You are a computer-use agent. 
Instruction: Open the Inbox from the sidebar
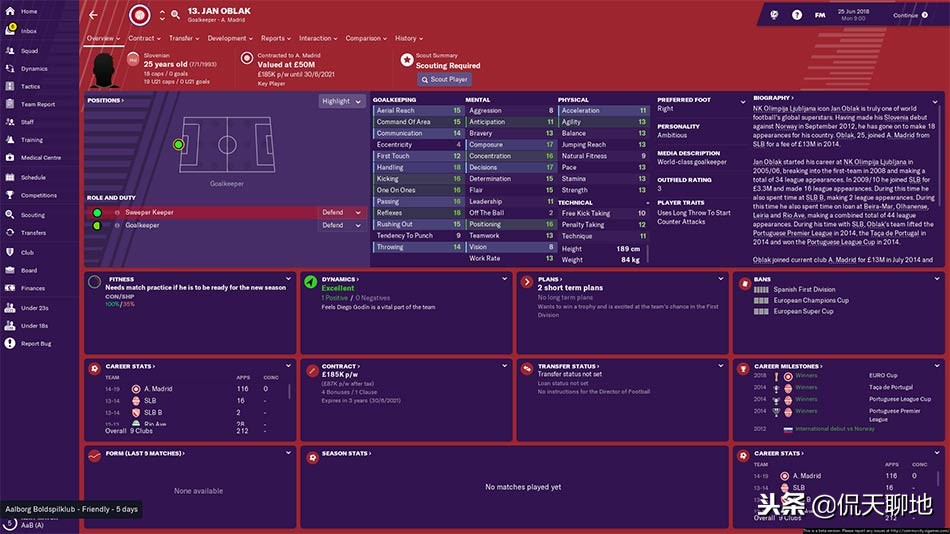(x=28, y=31)
